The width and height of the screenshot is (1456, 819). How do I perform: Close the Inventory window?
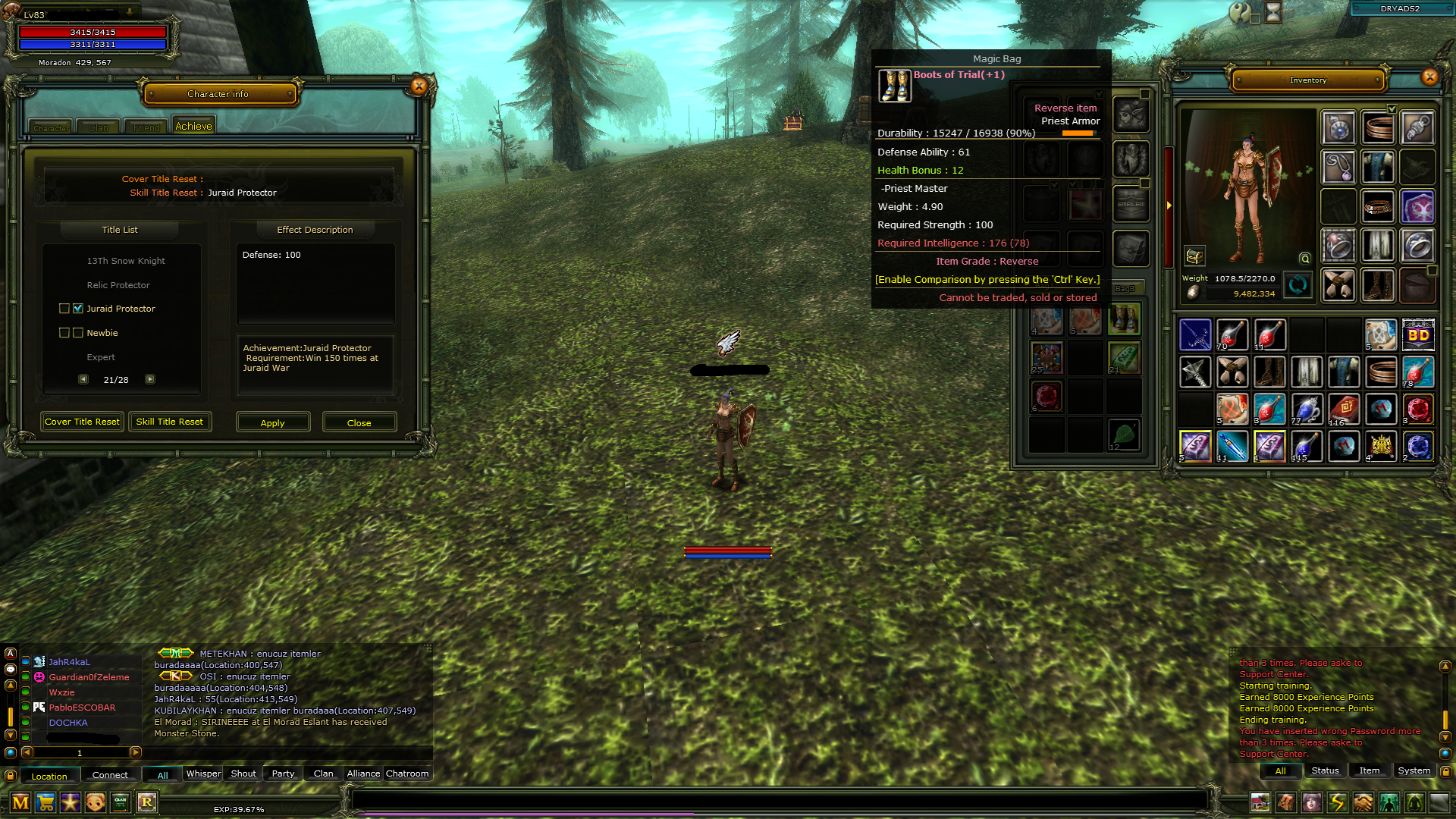[x=1429, y=77]
